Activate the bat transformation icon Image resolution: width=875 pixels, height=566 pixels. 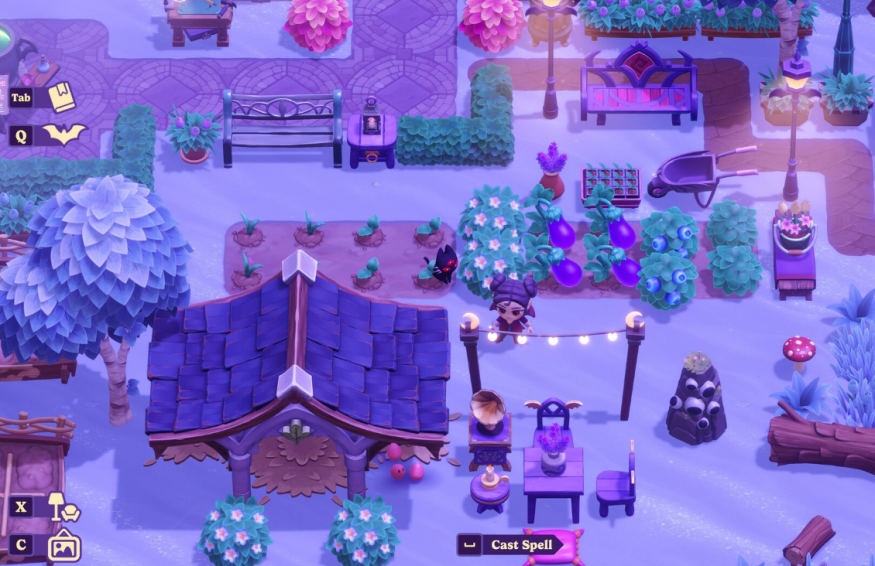[x=63, y=134]
